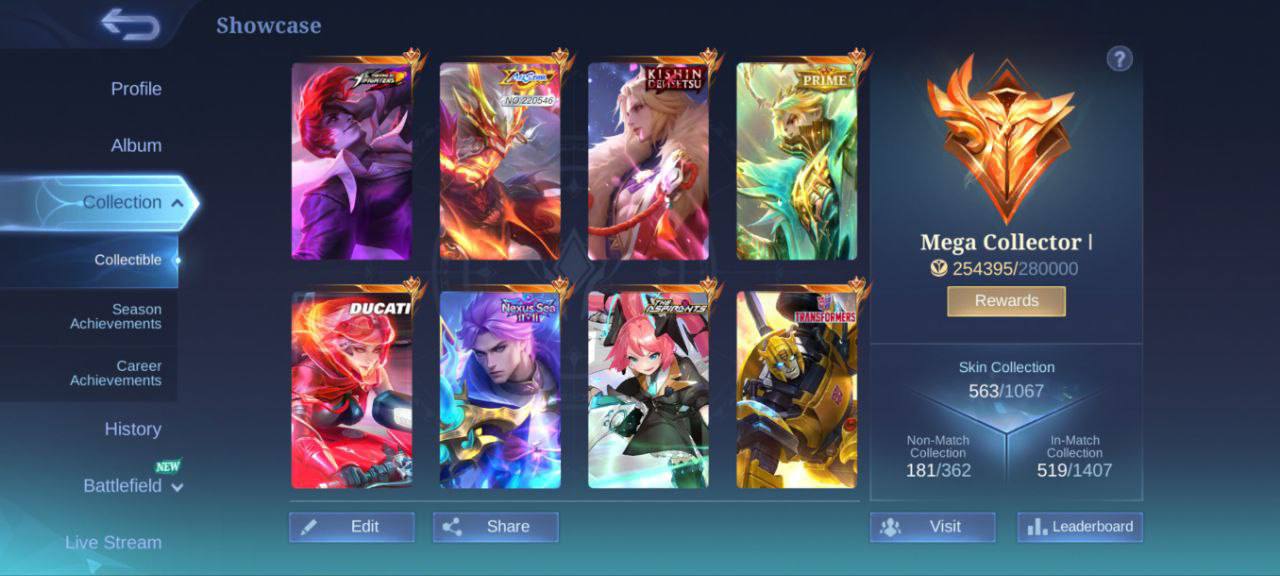Click the Visit button
1280x576 pixels.
(932, 527)
